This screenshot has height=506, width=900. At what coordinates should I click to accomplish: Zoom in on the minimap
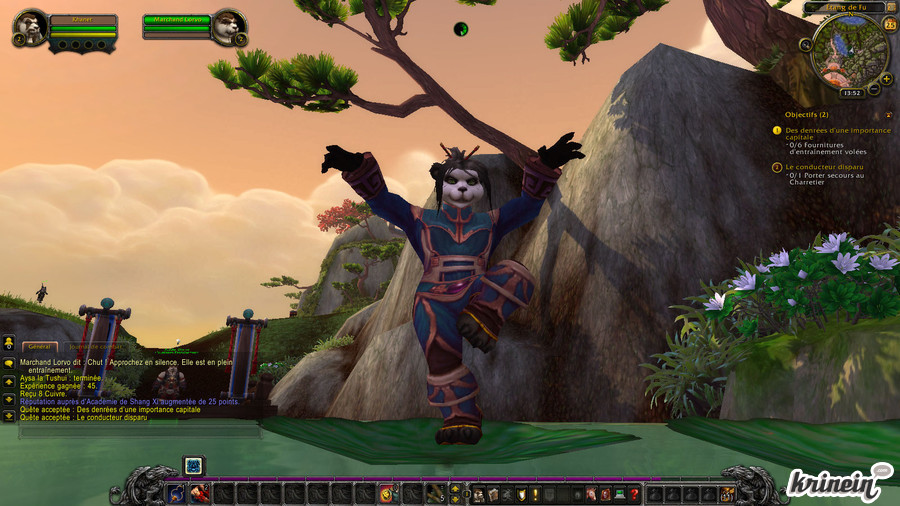pos(886,78)
